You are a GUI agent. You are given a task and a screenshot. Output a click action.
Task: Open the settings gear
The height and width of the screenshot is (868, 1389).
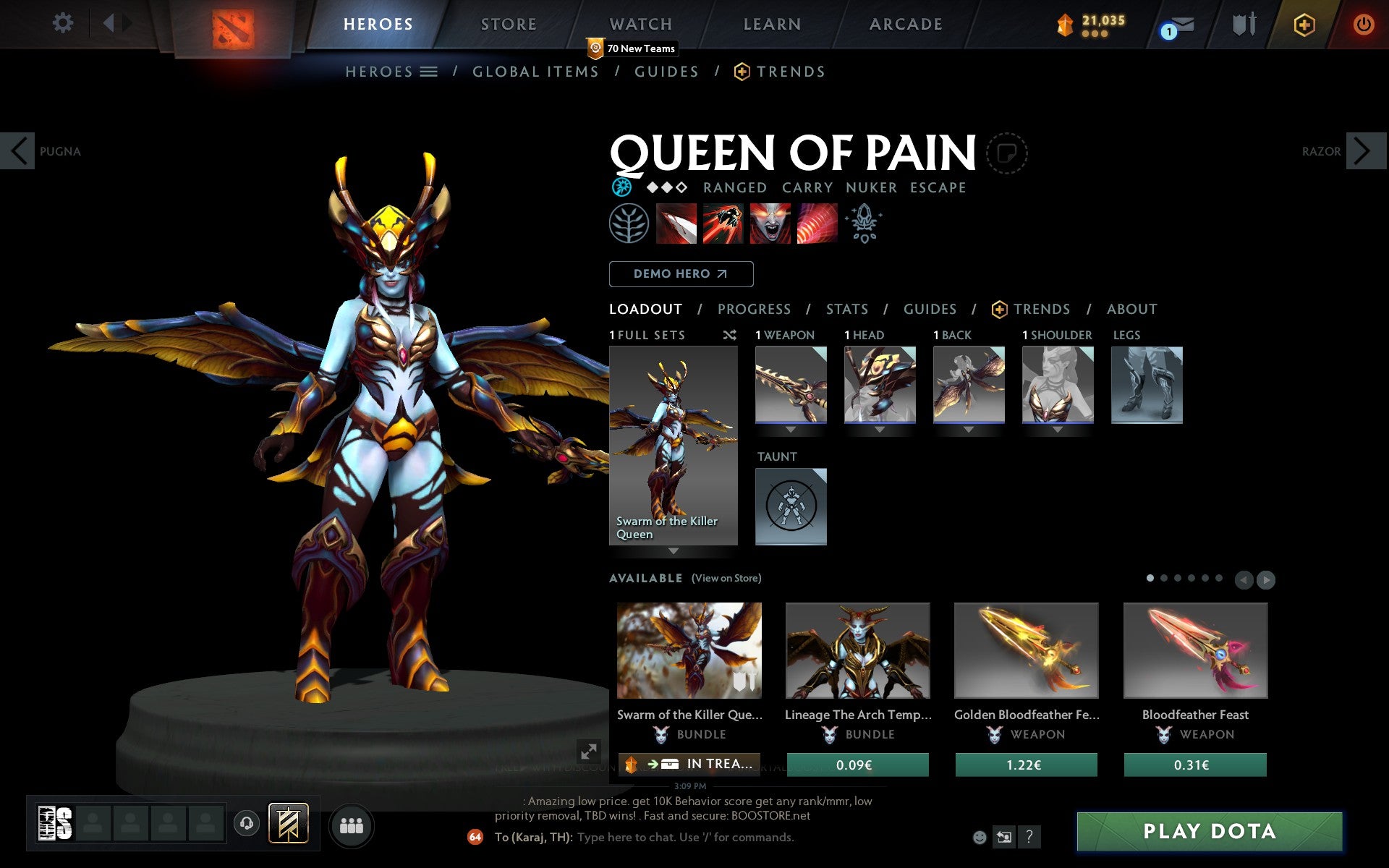[64, 23]
